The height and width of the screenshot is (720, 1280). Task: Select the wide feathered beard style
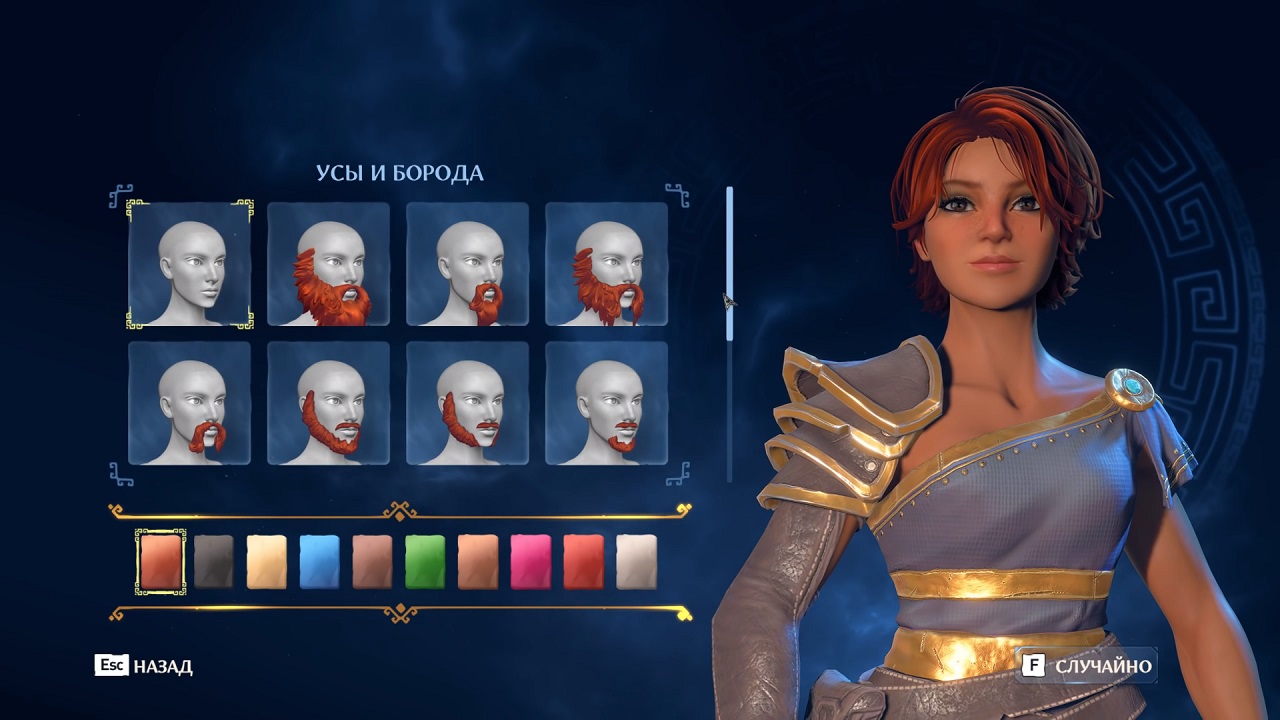click(x=604, y=265)
